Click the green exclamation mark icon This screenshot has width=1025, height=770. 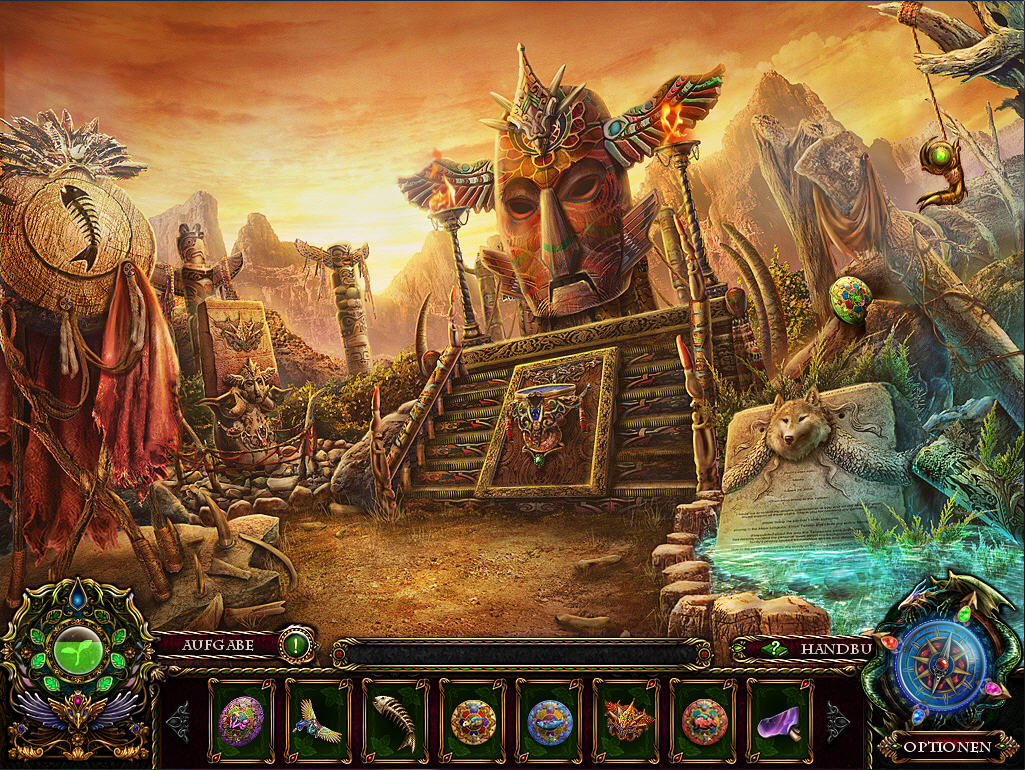[x=296, y=644]
